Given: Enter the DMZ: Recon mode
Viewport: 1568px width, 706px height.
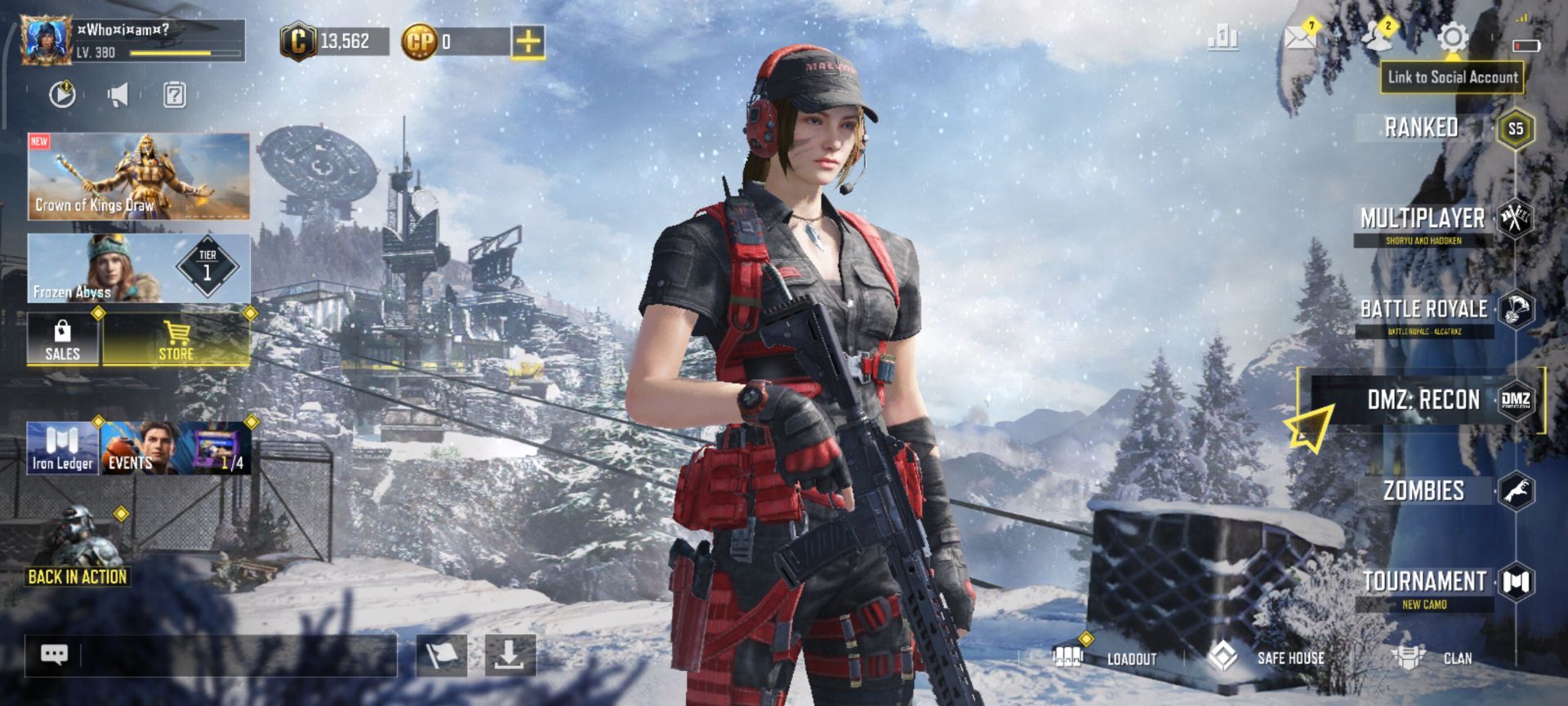Looking at the screenshot, I should coord(1423,400).
